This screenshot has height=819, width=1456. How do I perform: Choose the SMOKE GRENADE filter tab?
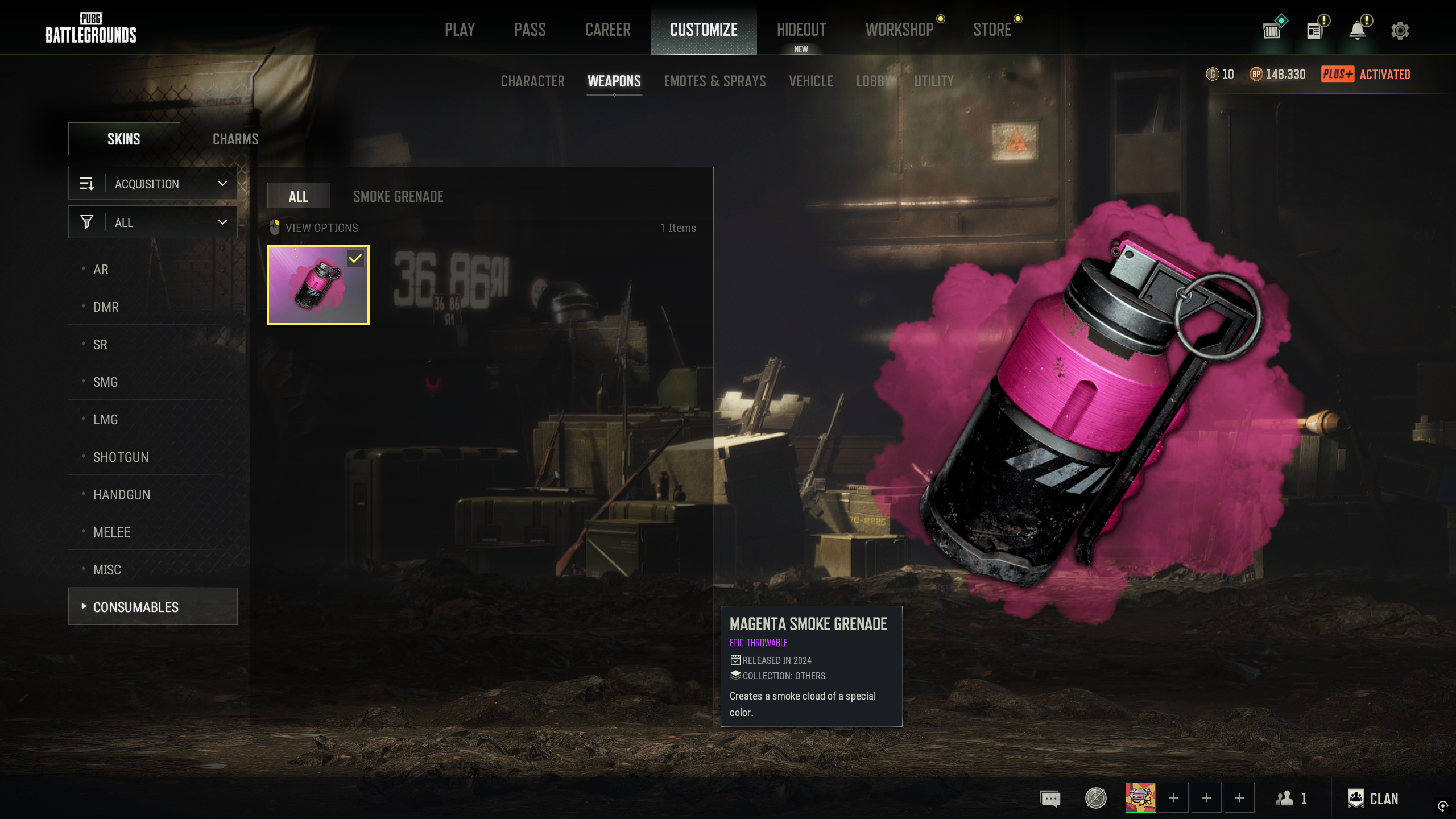(398, 197)
